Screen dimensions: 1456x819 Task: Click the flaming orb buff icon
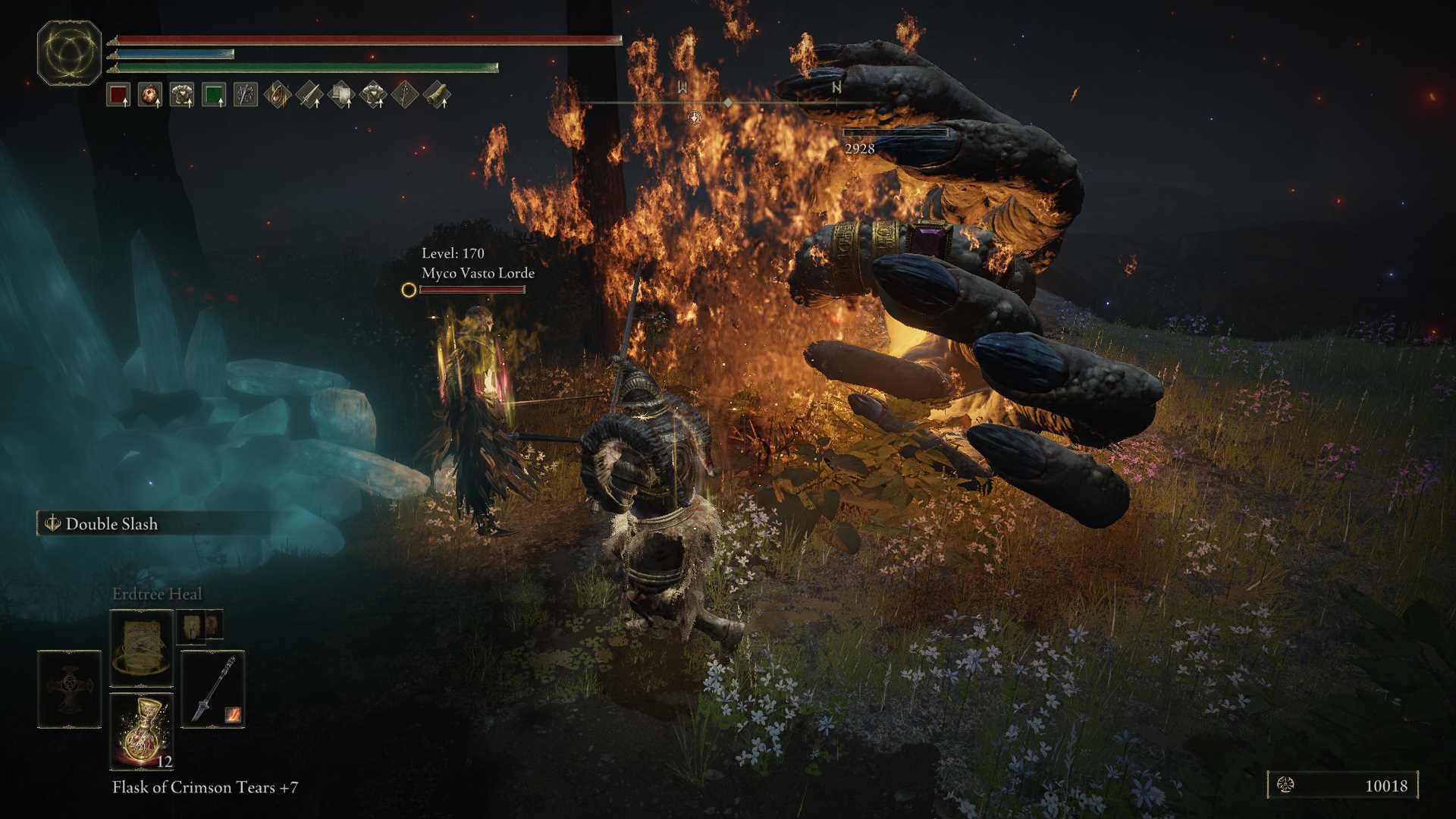point(150,96)
